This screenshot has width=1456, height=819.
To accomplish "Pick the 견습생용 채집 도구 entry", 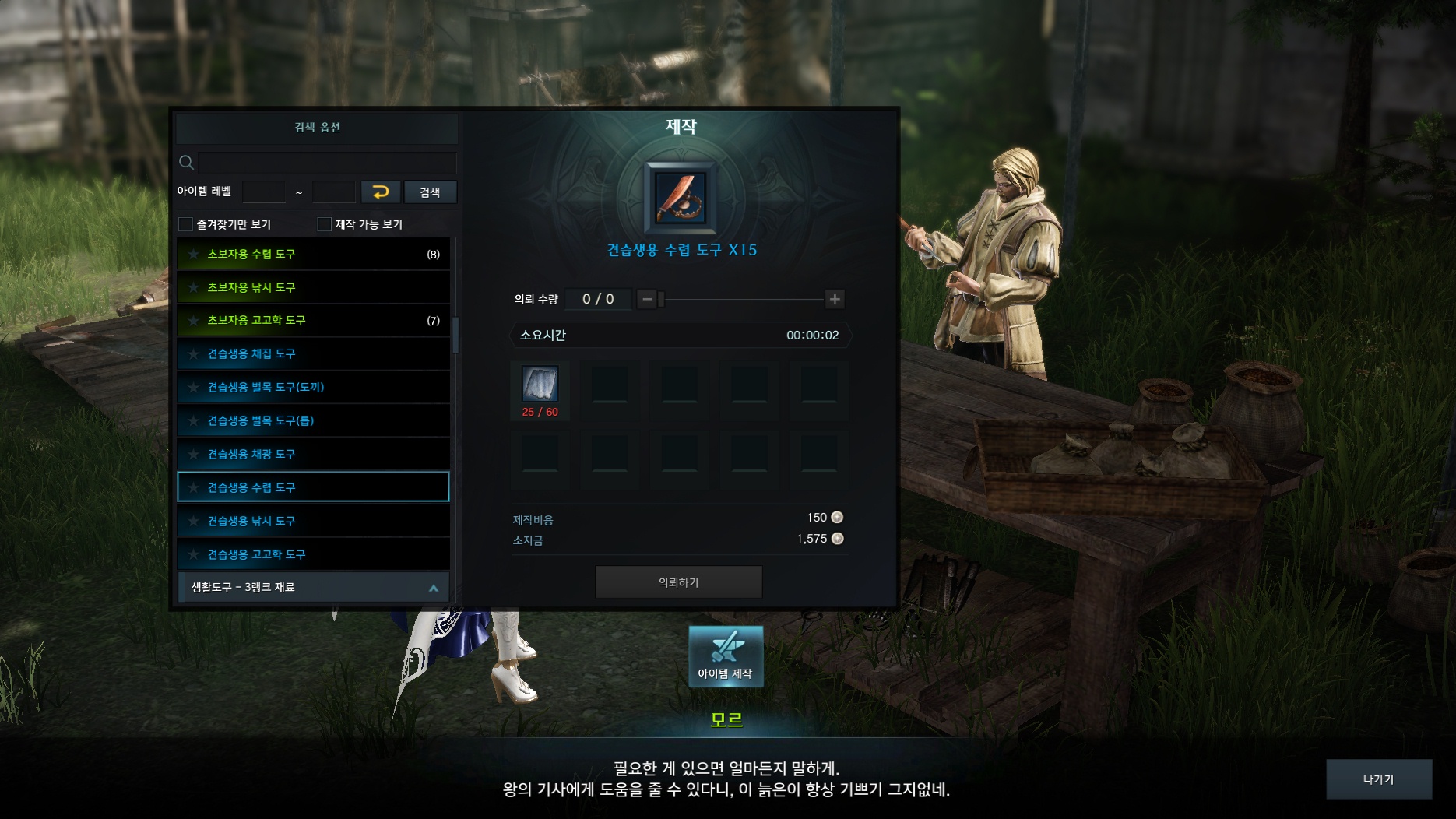I will (x=313, y=354).
